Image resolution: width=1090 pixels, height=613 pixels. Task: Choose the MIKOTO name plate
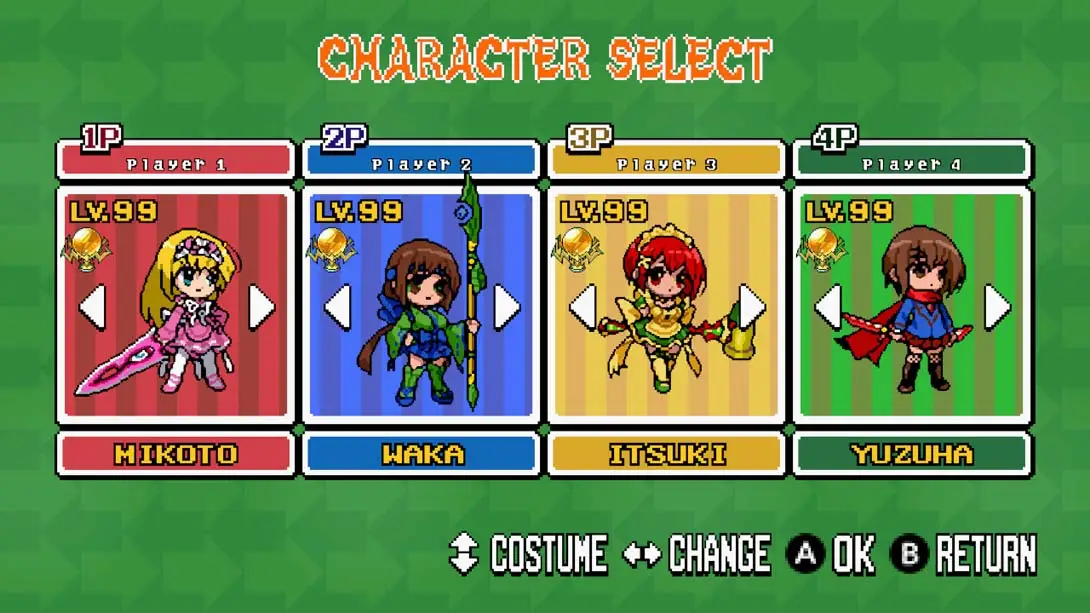[176, 455]
